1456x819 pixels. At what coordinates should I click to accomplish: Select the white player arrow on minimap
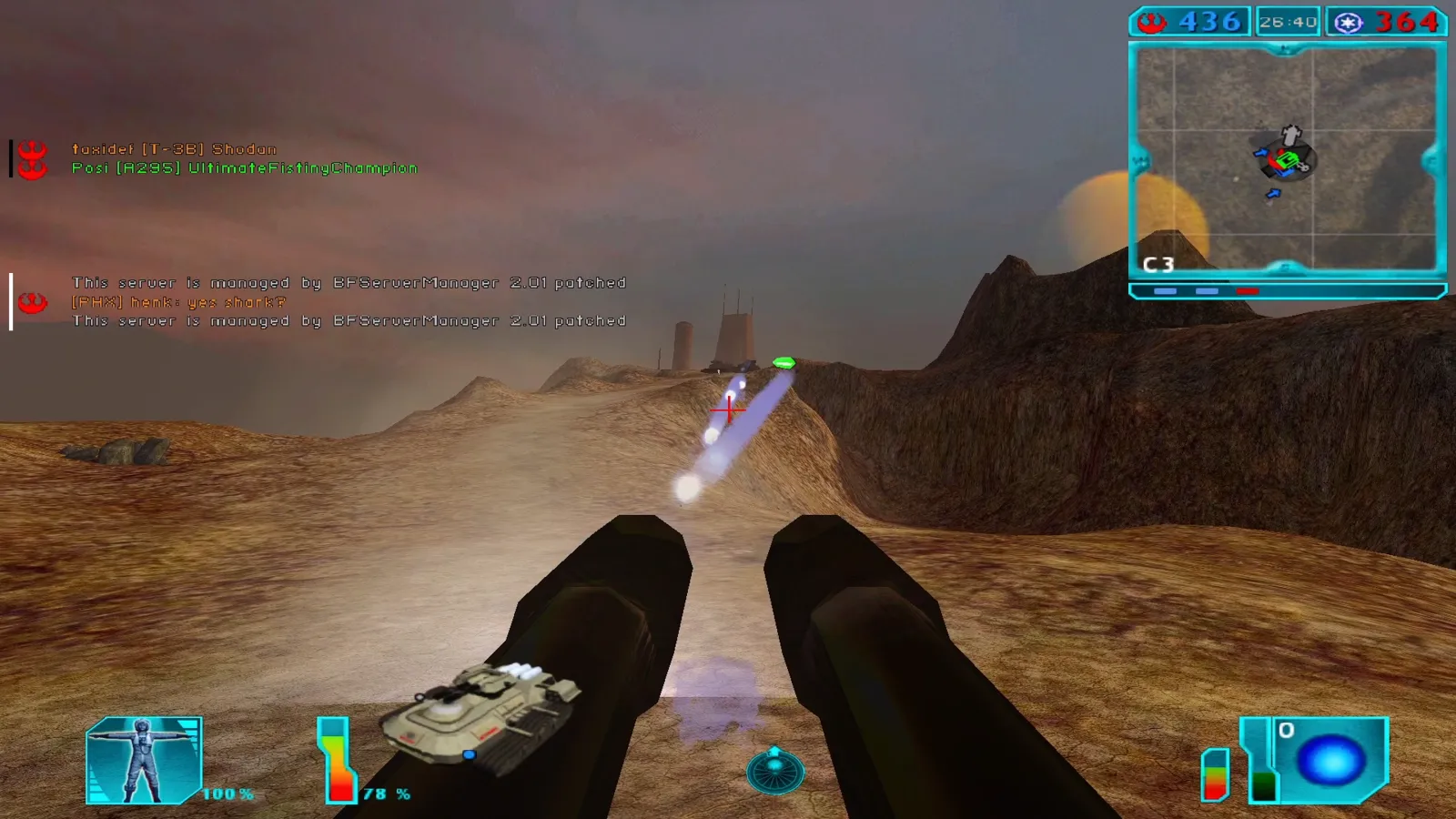click(1291, 136)
